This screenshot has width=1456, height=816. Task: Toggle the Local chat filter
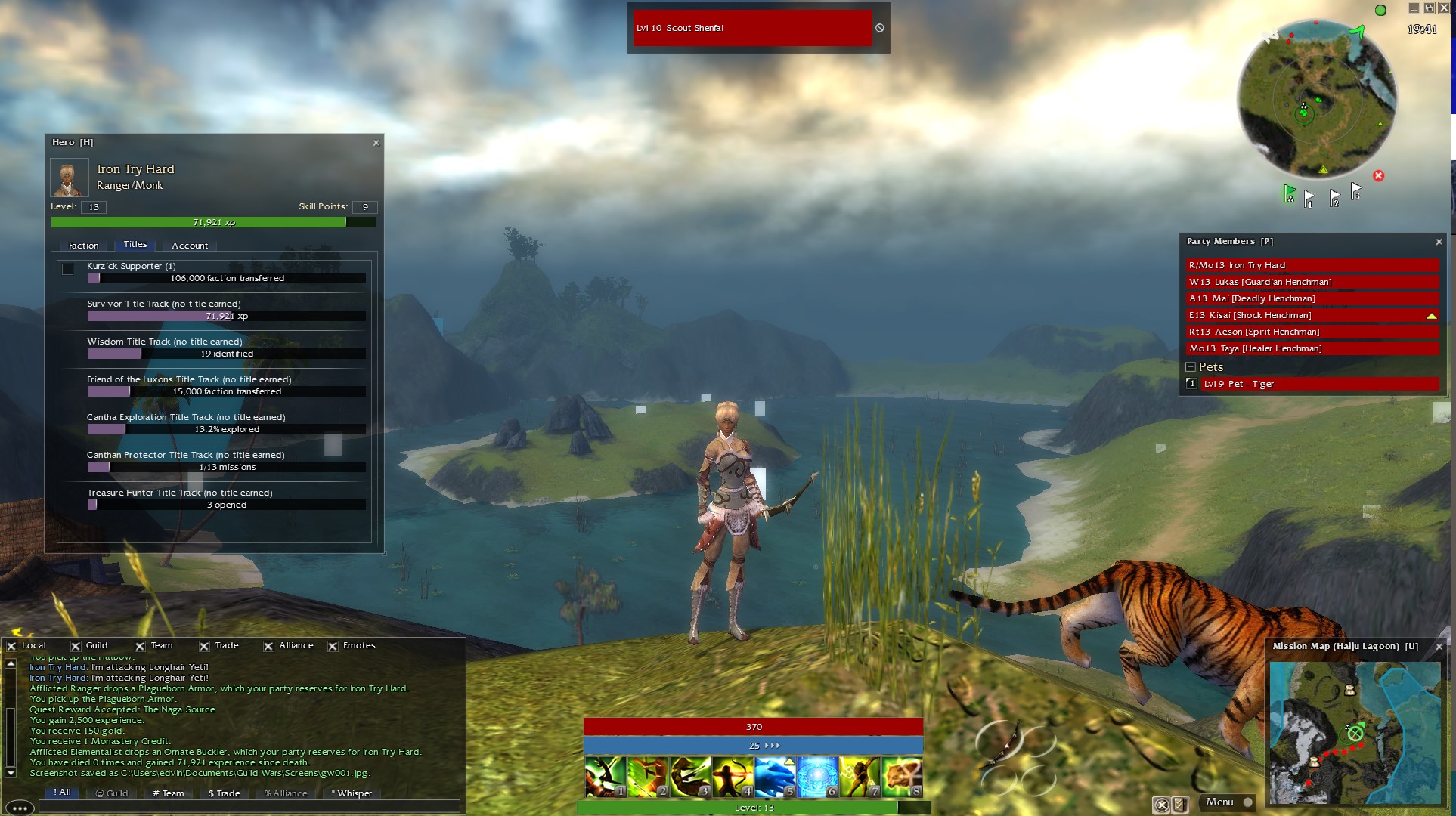pyautogui.click(x=11, y=646)
